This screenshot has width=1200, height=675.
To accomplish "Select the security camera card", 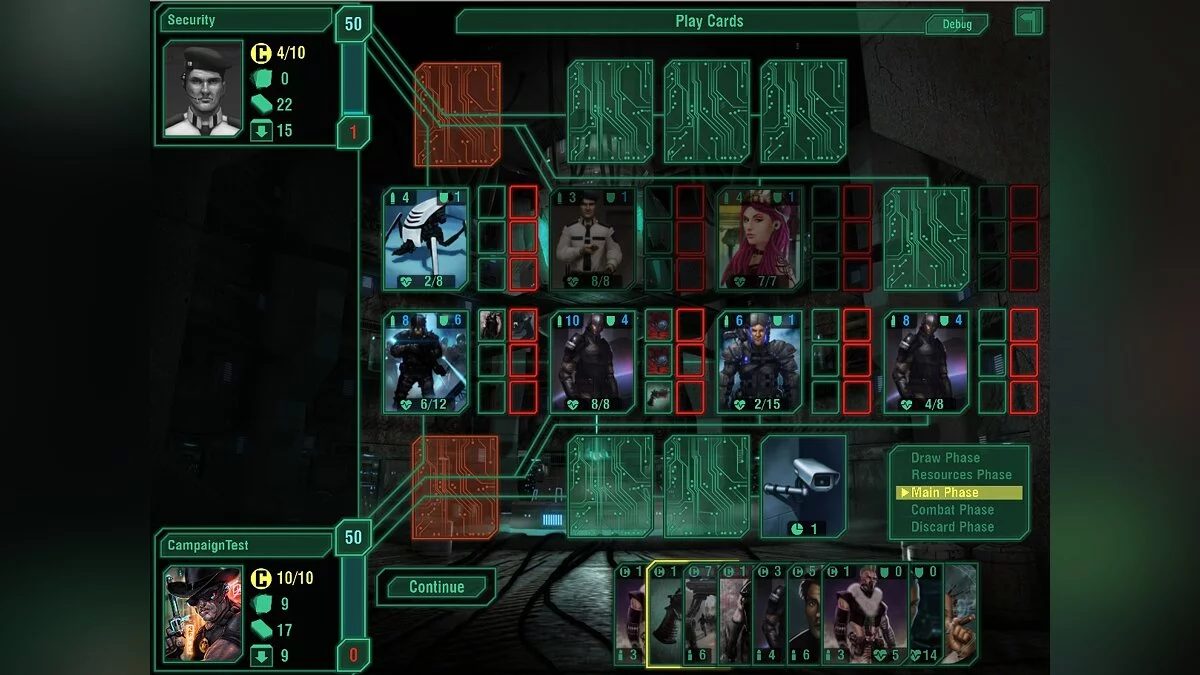I will point(803,486).
